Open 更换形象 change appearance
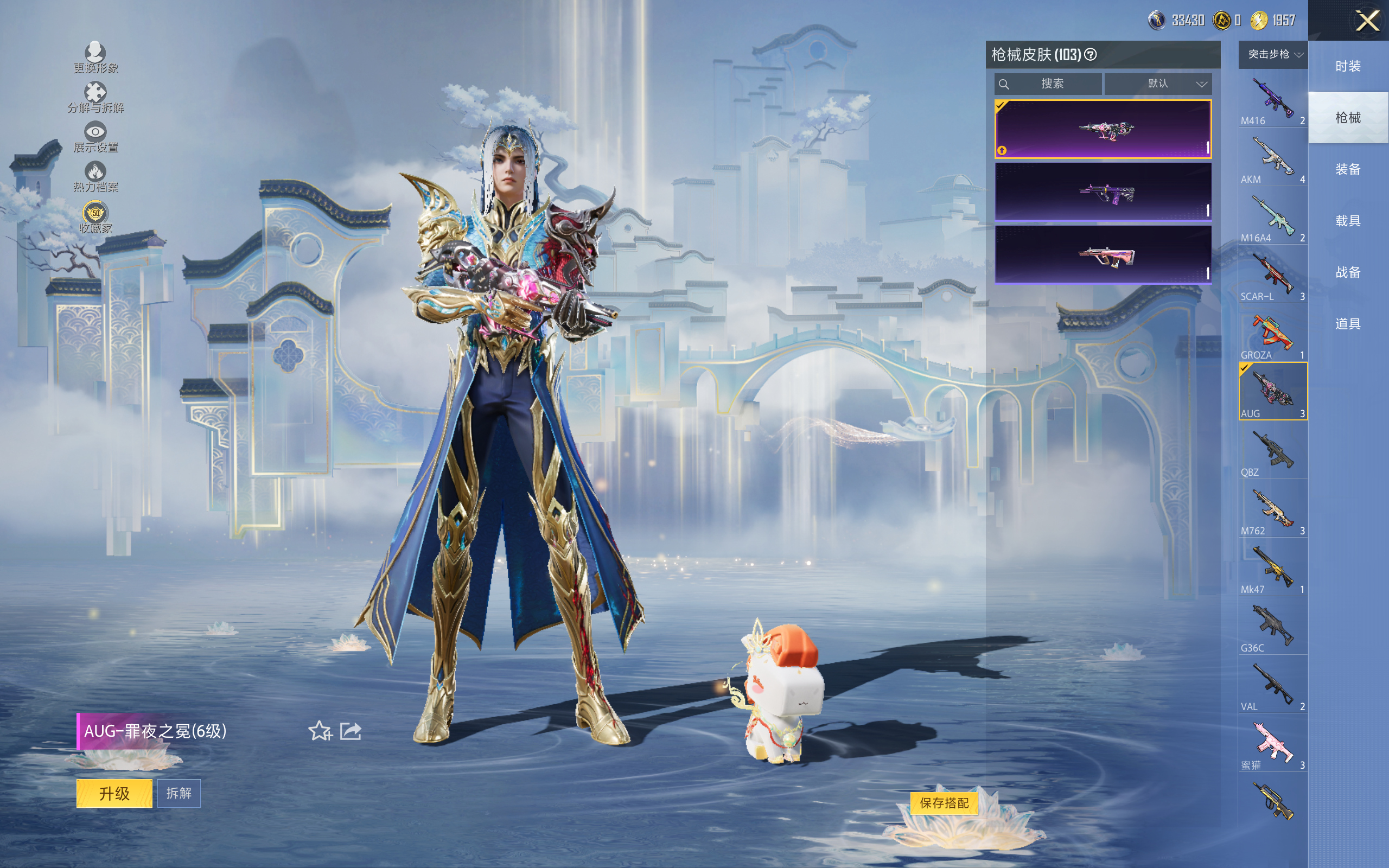 (95, 58)
